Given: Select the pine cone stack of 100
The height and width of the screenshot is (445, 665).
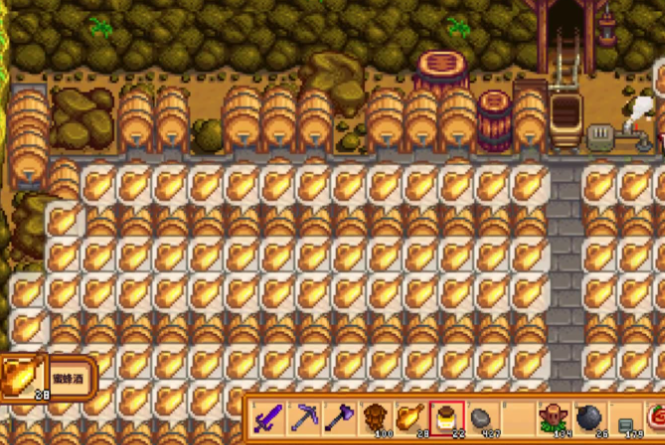Looking at the screenshot, I should (374, 416).
